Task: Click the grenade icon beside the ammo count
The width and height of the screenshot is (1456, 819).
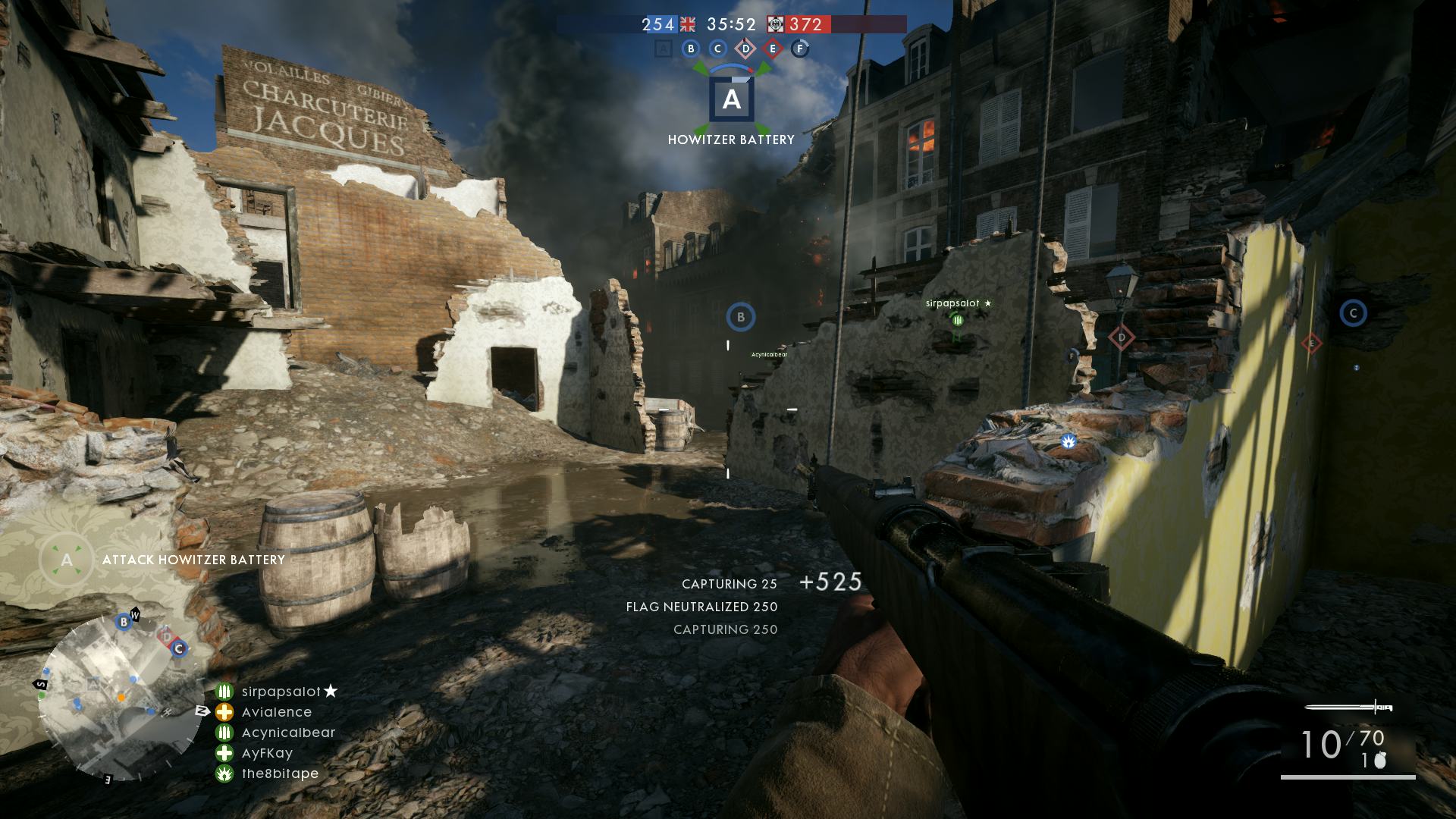Action: coord(1380,761)
